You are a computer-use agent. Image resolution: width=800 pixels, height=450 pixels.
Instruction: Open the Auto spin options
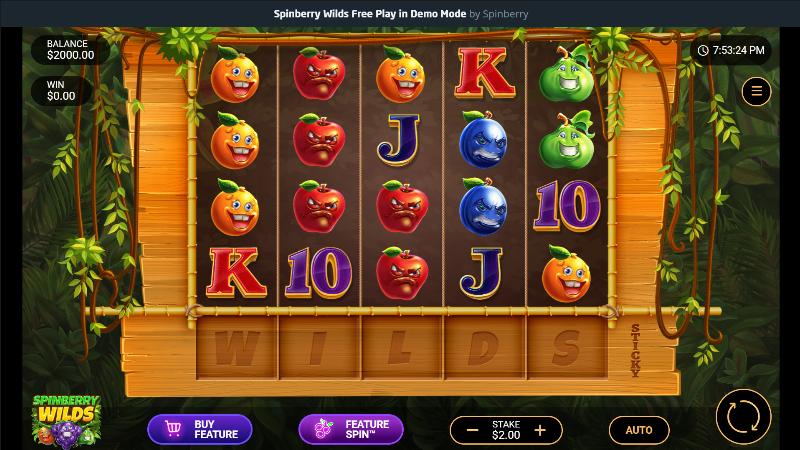coord(639,430)
